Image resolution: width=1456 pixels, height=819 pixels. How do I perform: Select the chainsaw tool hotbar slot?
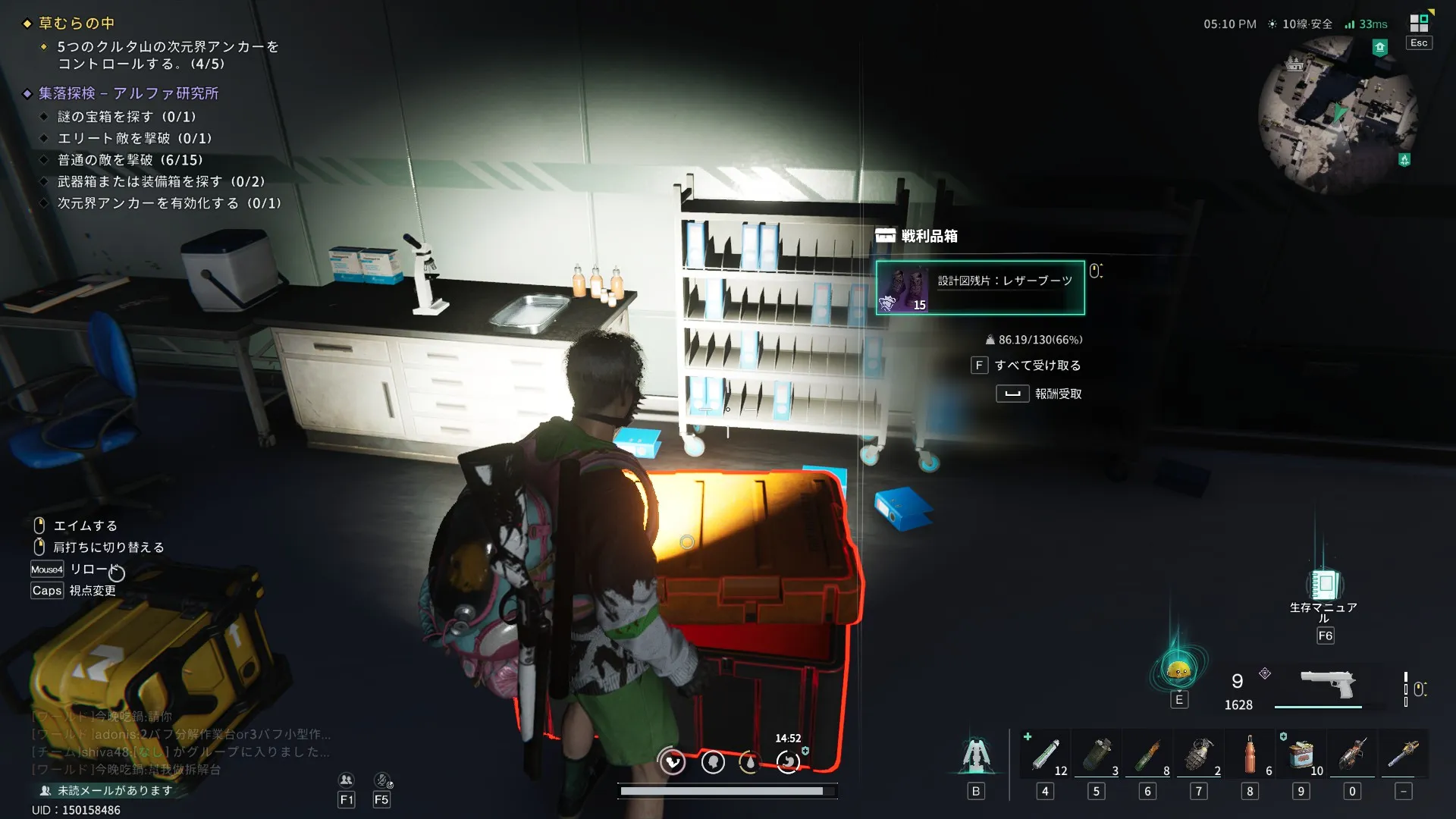(x=1404, y=755)
